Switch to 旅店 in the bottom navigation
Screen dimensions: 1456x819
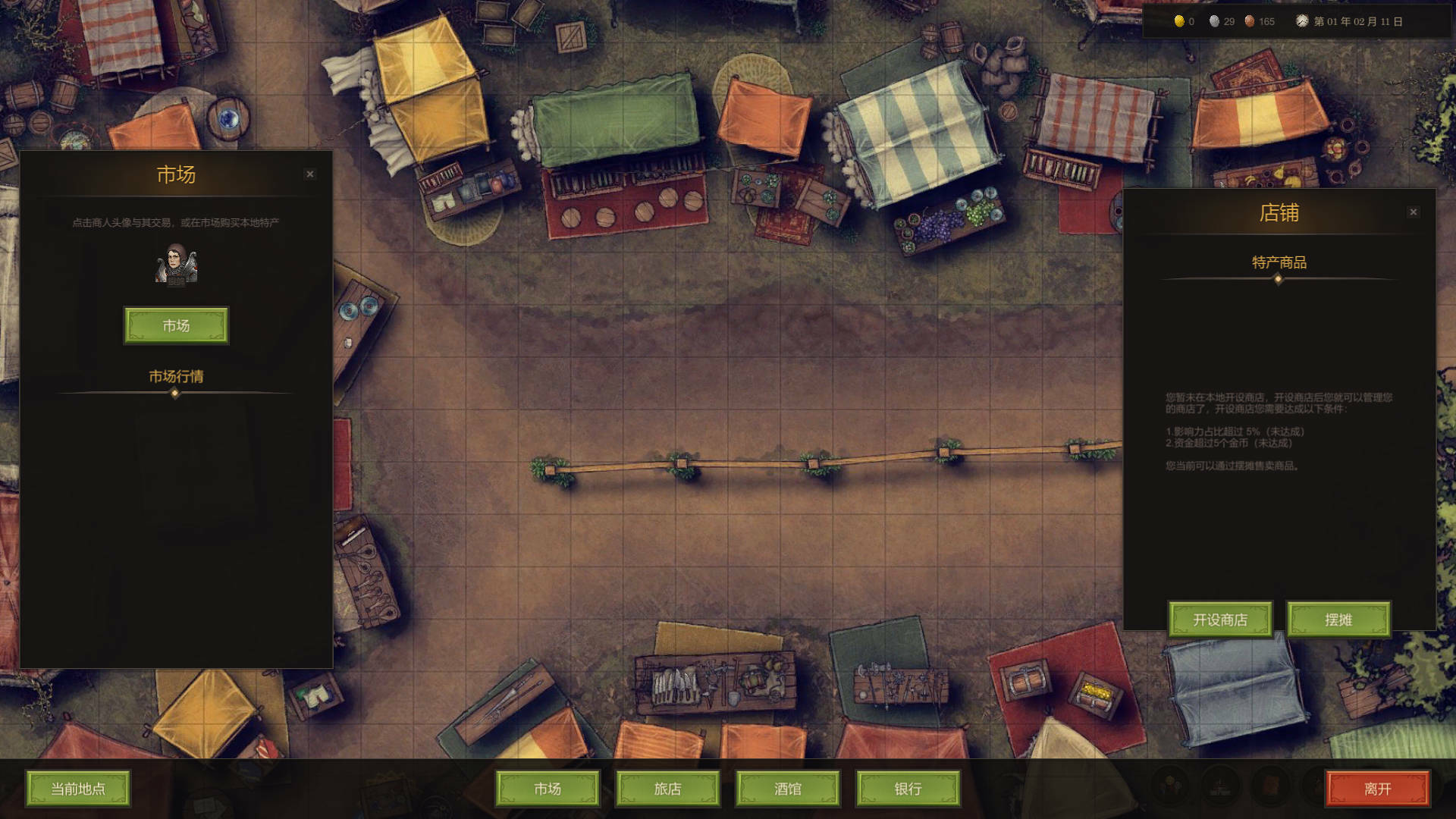pyautogui.click(x=667, y=789)
